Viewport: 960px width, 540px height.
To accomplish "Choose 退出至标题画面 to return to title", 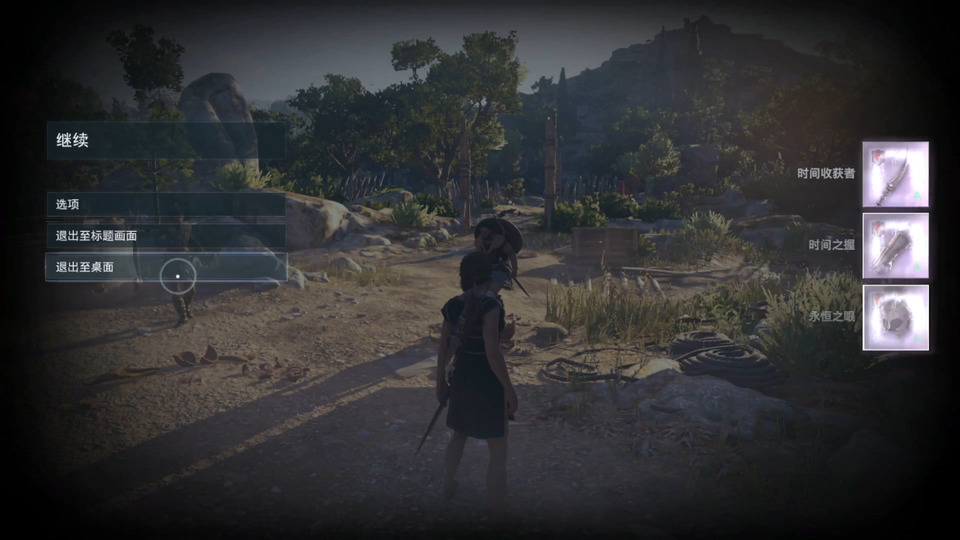I will point(165,236).
